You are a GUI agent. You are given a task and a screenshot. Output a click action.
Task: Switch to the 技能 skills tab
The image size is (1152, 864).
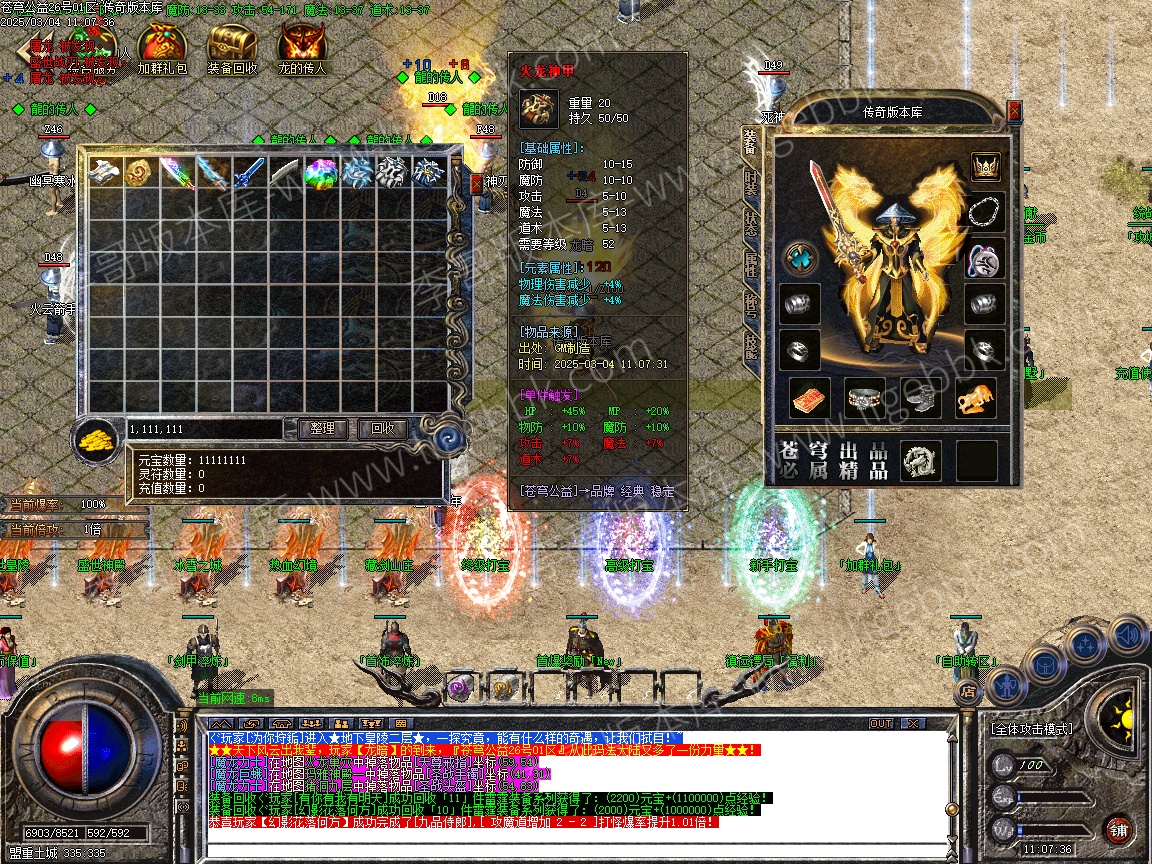click(x=751, y=344)
